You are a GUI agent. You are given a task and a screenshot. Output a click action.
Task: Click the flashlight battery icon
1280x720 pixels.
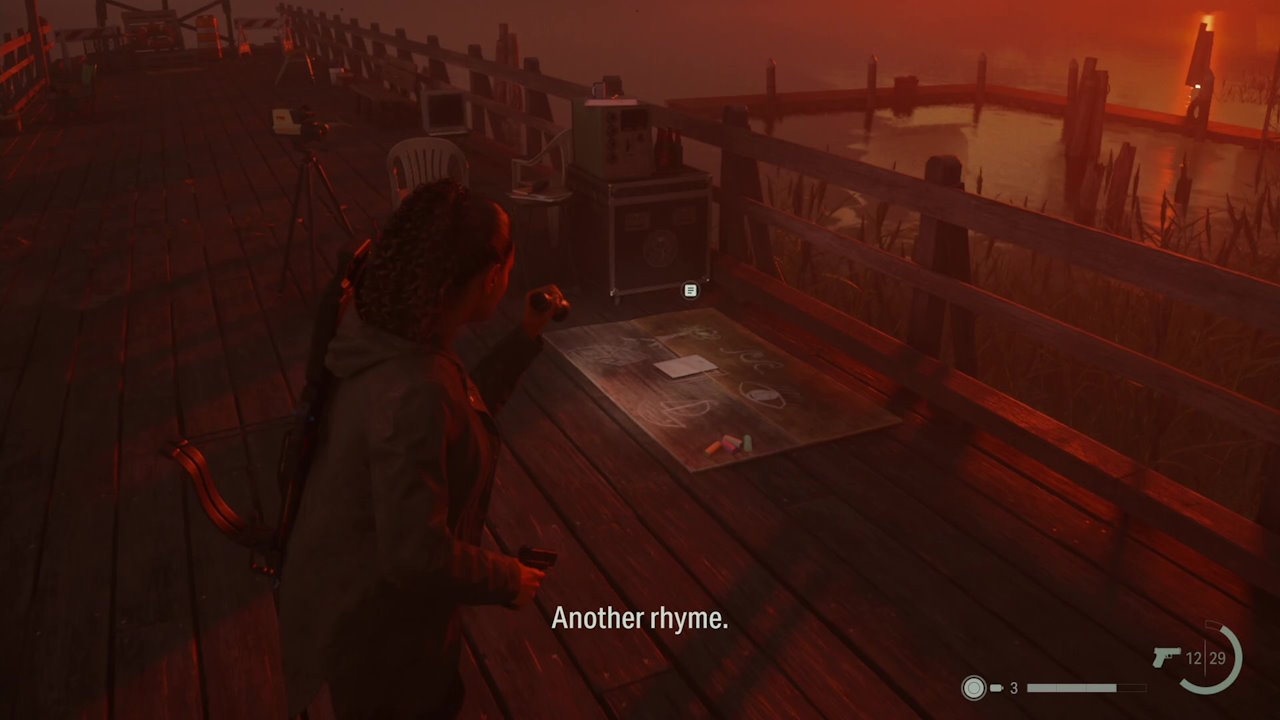pyautogui.click(x=996, y=688)
